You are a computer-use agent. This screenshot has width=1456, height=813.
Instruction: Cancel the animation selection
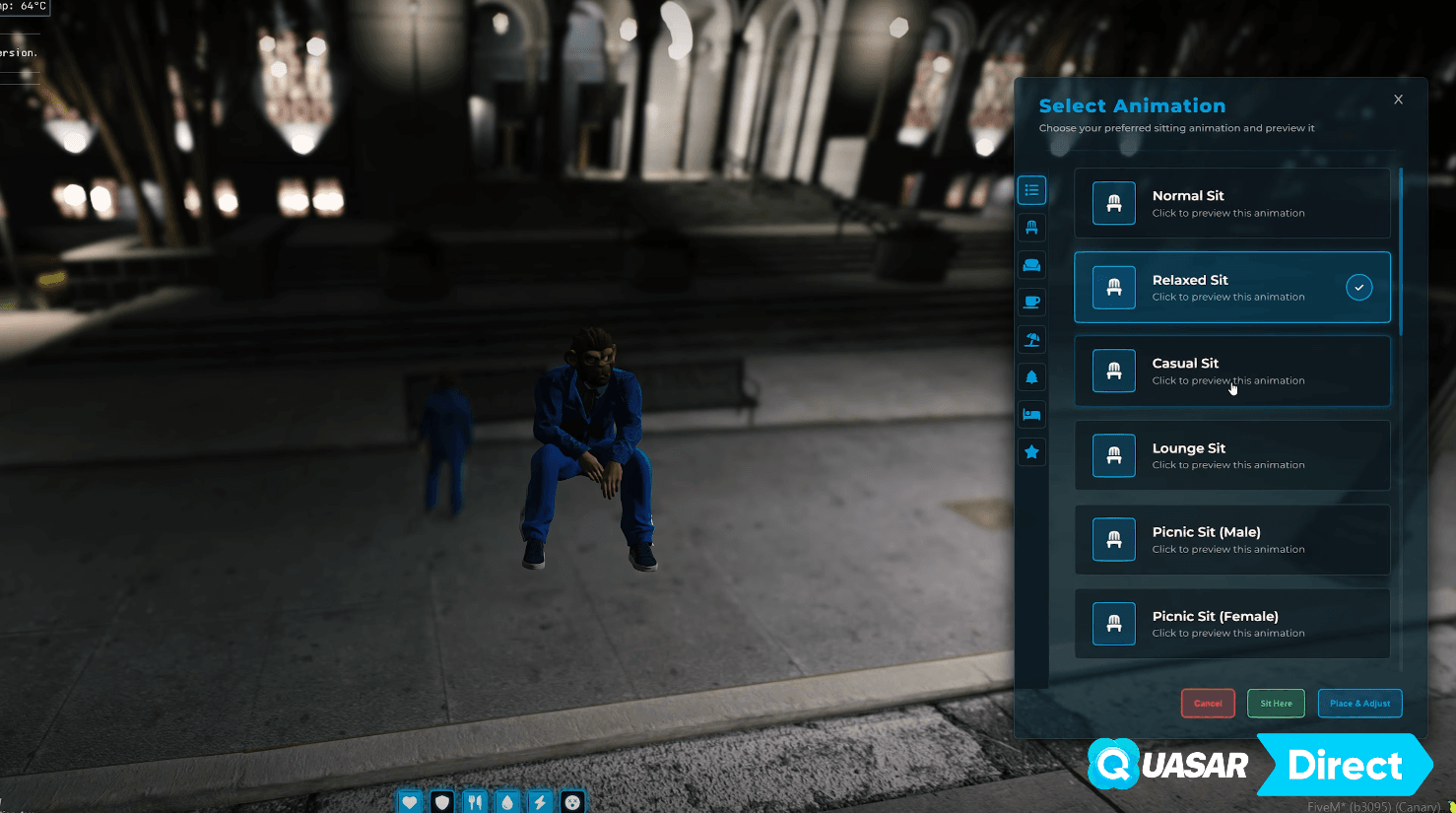tap(1208, 704)
